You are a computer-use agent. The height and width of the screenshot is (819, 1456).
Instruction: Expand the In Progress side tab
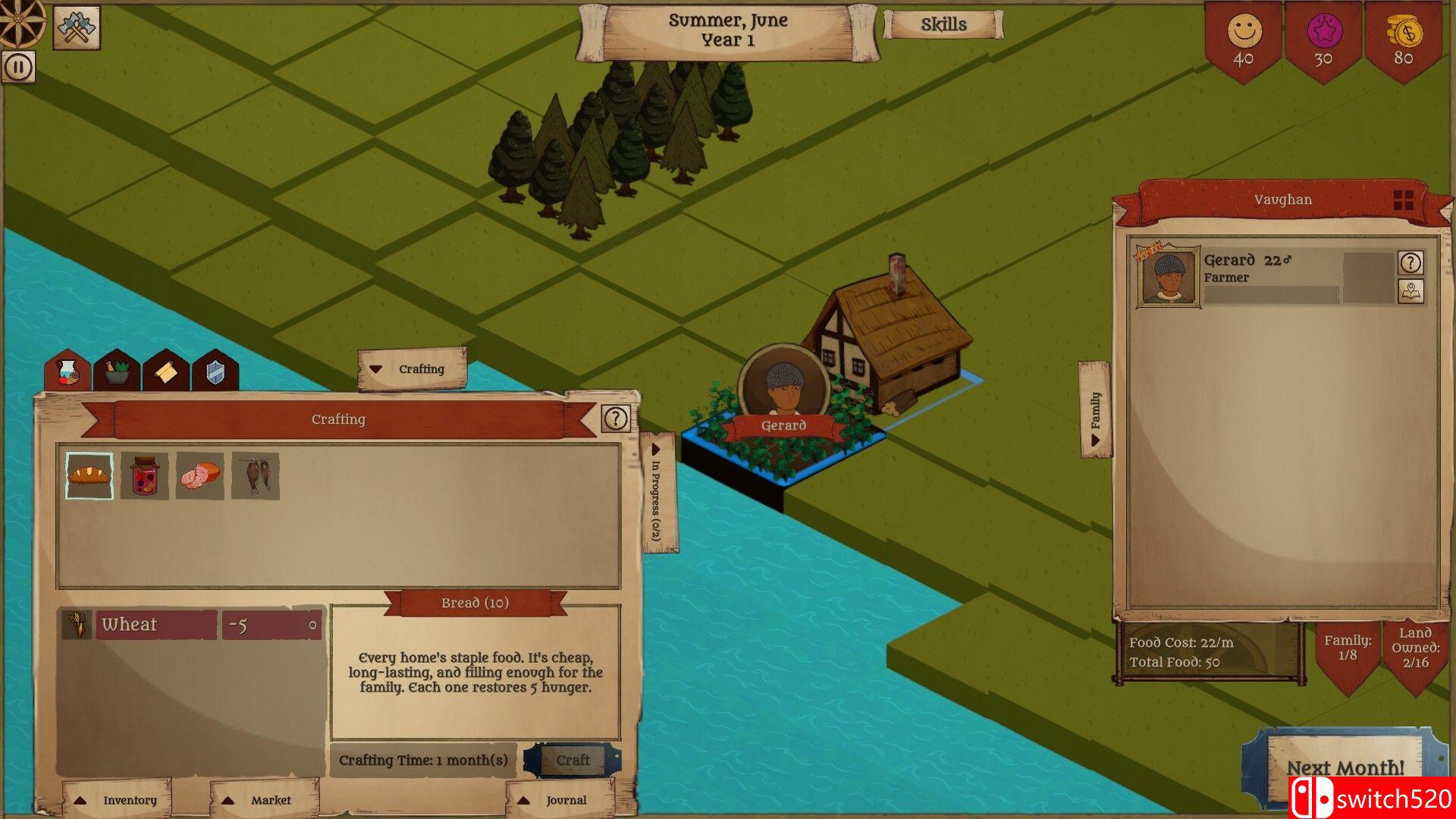(x=655, y=485)
